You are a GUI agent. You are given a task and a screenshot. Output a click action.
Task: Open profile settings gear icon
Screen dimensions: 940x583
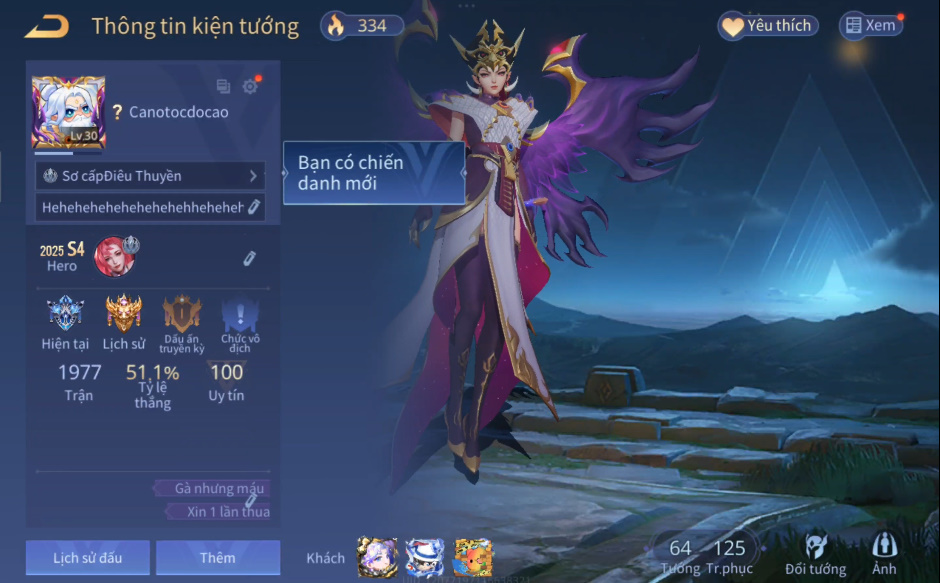click(x=250, y=86)
